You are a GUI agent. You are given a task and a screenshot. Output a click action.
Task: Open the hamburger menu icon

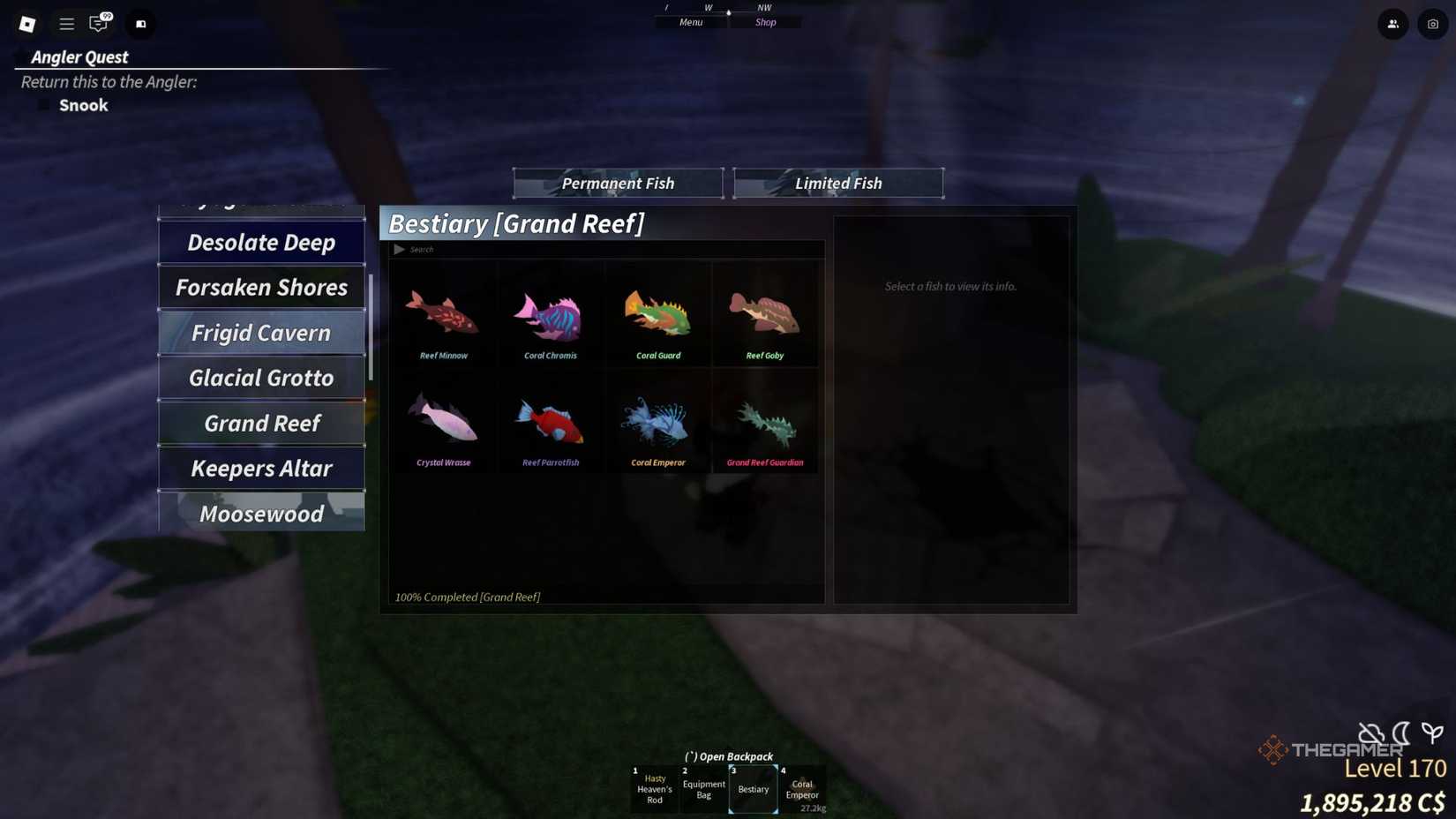[x=66, y=24]
